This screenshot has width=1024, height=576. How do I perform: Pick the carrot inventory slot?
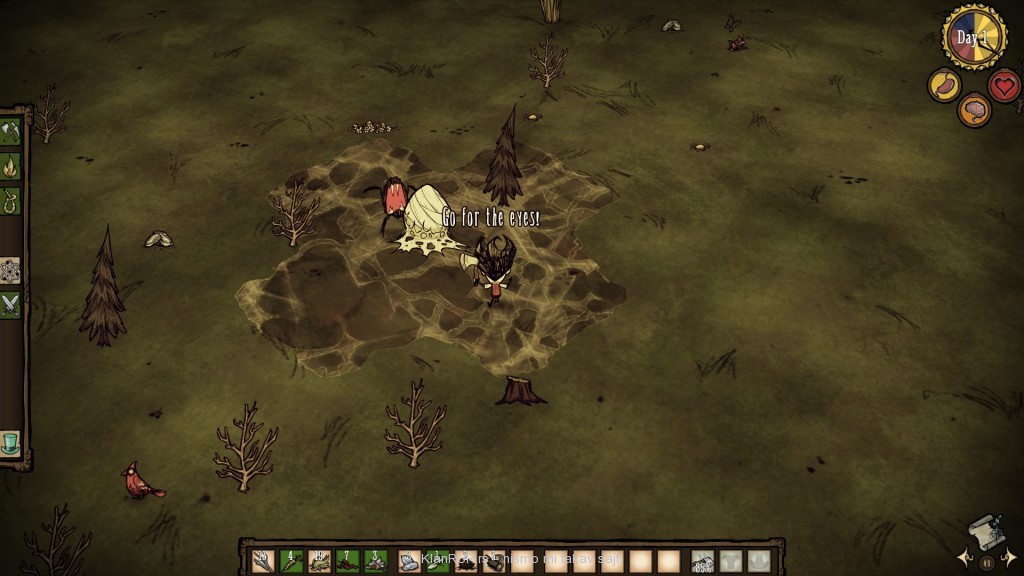pyautogui.click(x=291, y=562)
